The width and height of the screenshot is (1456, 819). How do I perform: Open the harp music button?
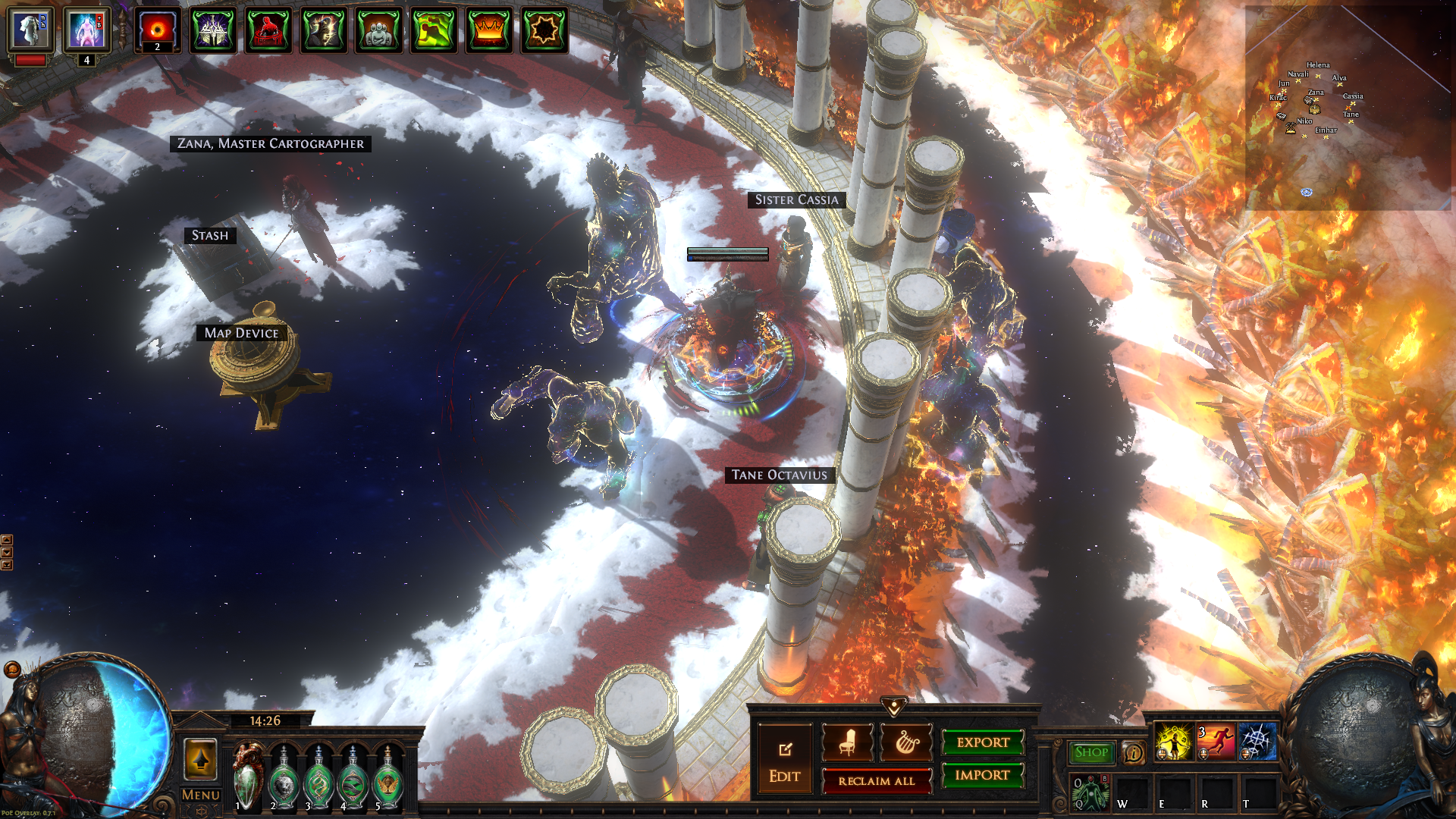tap(906, 742)
